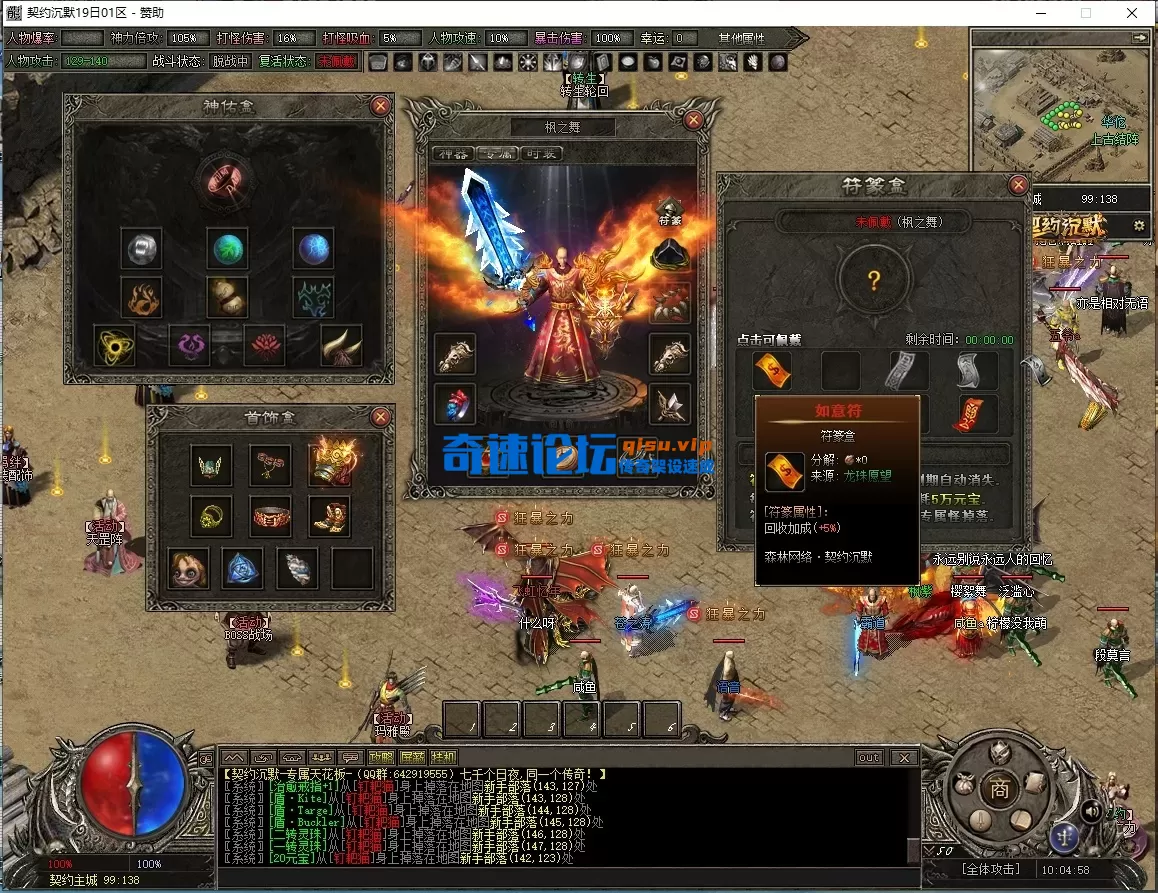Open the 商 shop button
The image size is (1158, 893).
(998, 789)
